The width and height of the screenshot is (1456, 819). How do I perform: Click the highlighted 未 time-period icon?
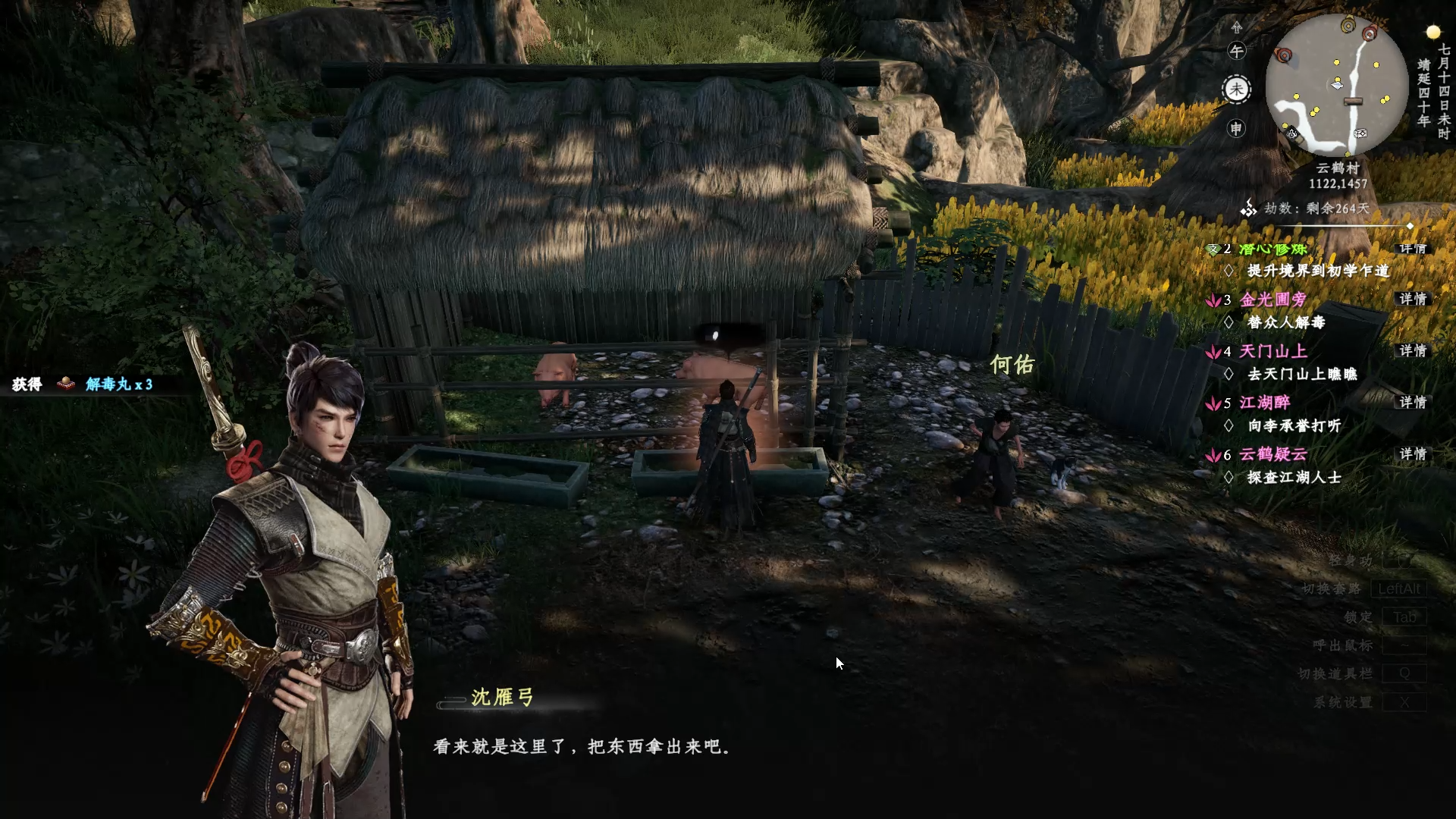(1237, 89)
